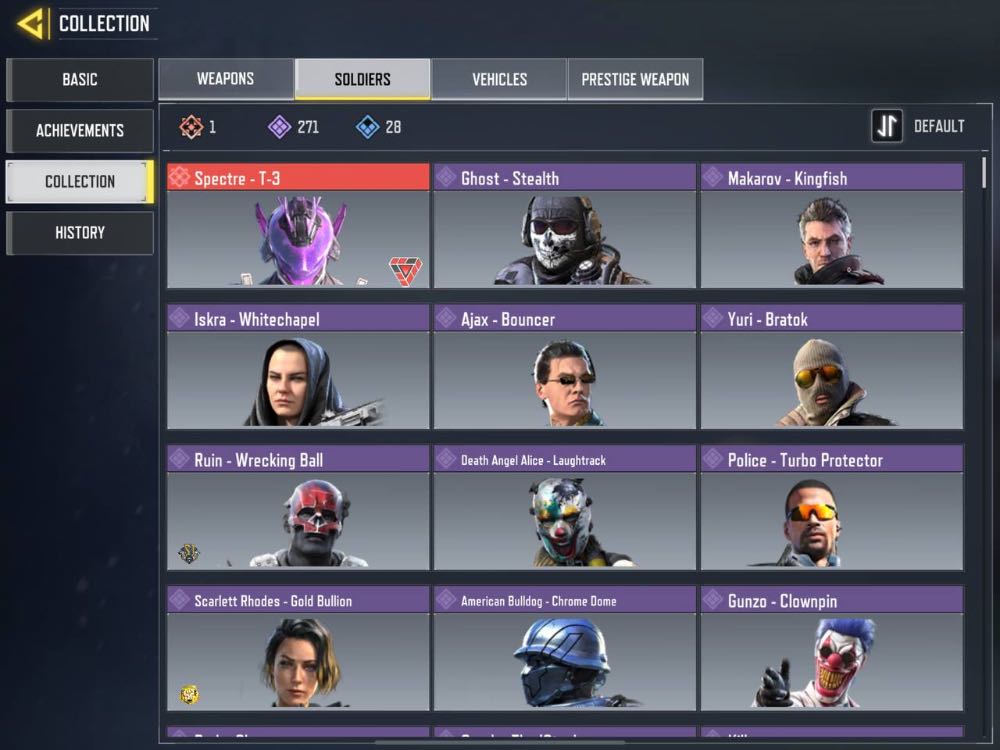Viewport: 1000px width, 750px height.
Task: Switch to the Prestige Weapon tab
Action: 635,79
